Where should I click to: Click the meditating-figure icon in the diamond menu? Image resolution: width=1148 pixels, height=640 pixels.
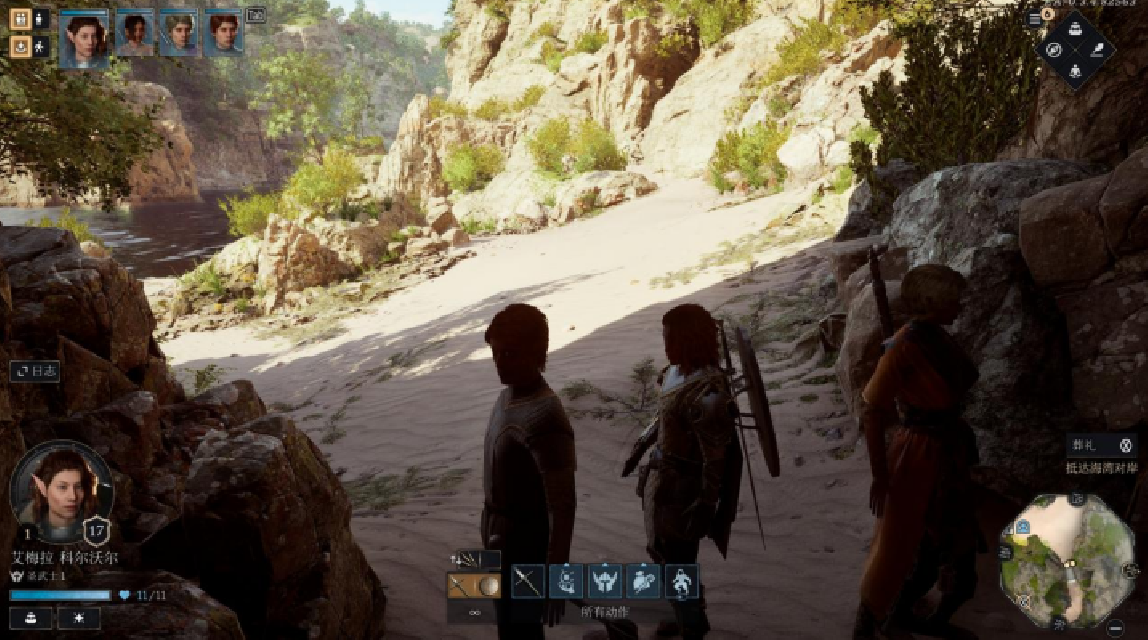tap(1075, 70)
